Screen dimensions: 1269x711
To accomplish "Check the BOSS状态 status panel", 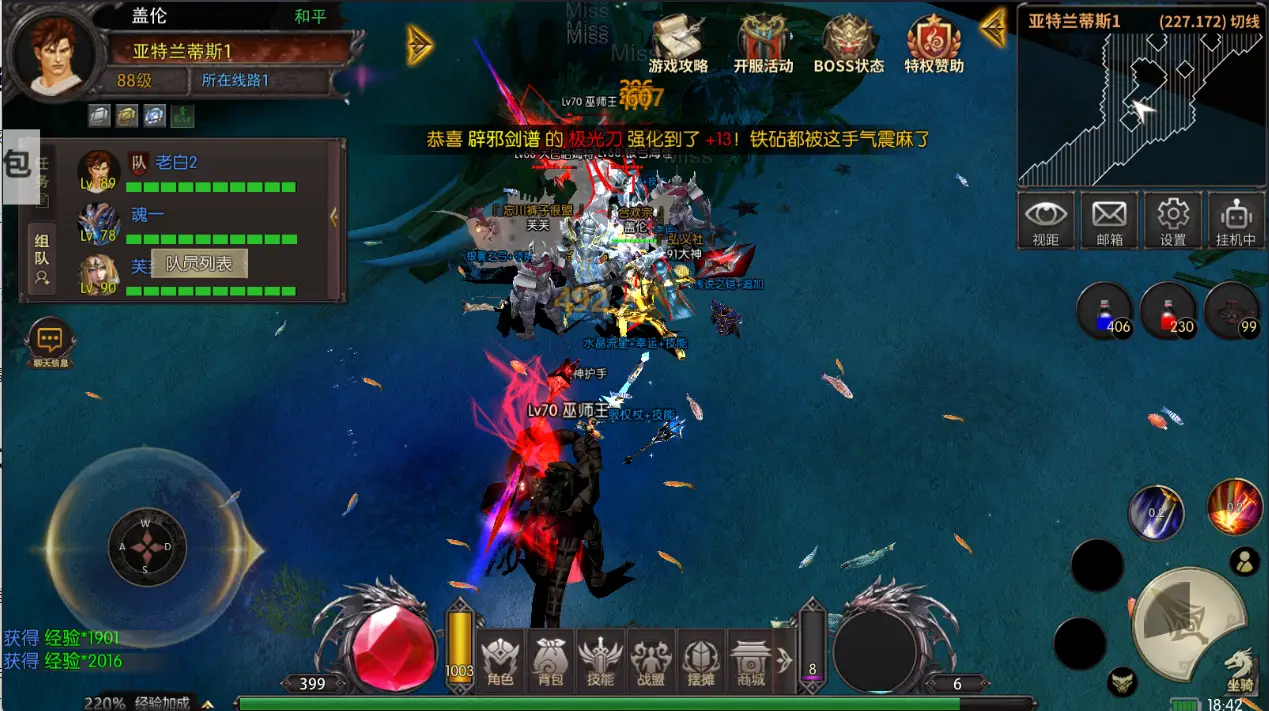I will pos(848,45).
